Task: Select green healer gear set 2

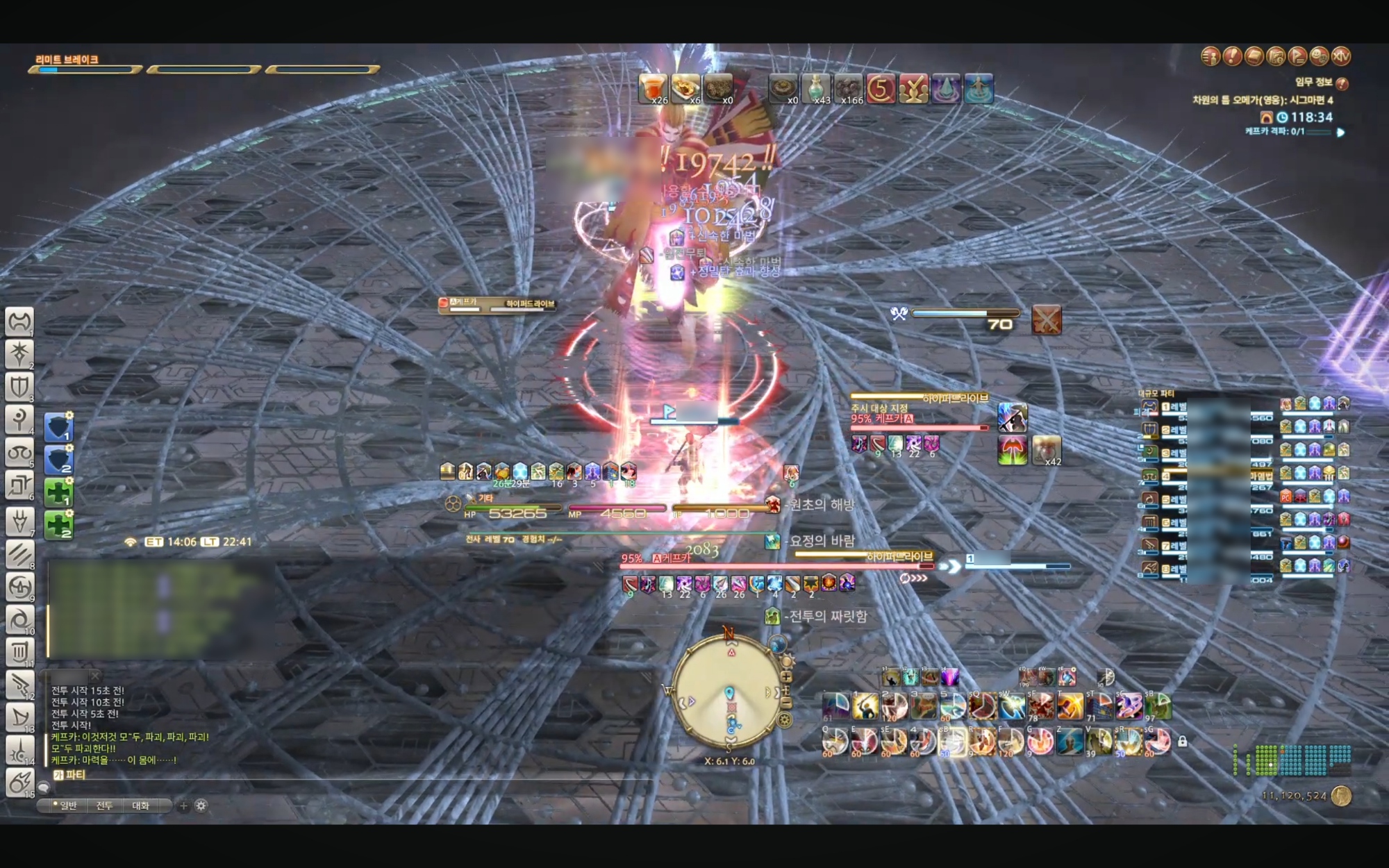Action: [x=58, y=524]
